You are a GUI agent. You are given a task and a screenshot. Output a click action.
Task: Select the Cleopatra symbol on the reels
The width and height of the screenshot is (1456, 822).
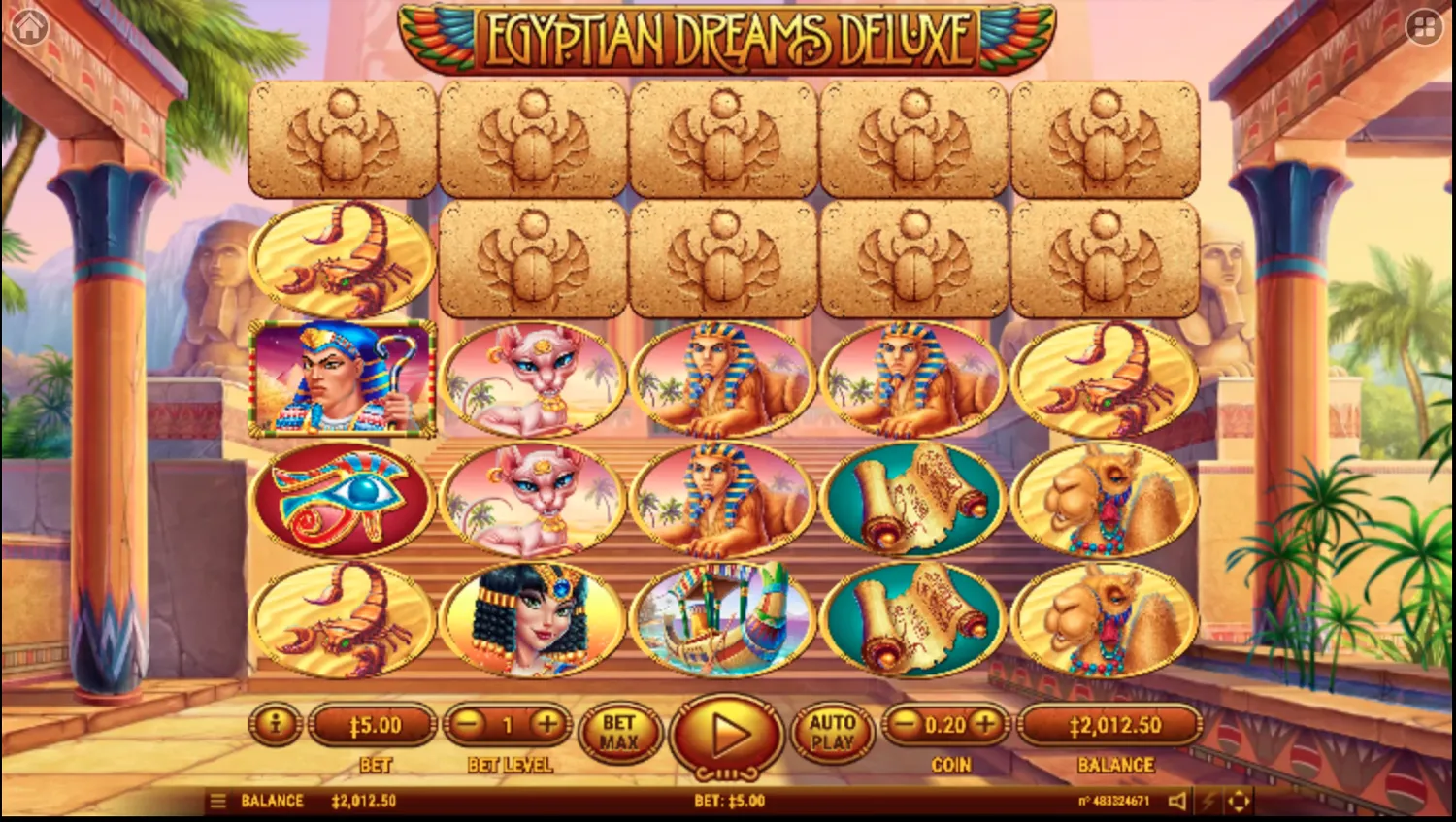click(x=532, y=618)
